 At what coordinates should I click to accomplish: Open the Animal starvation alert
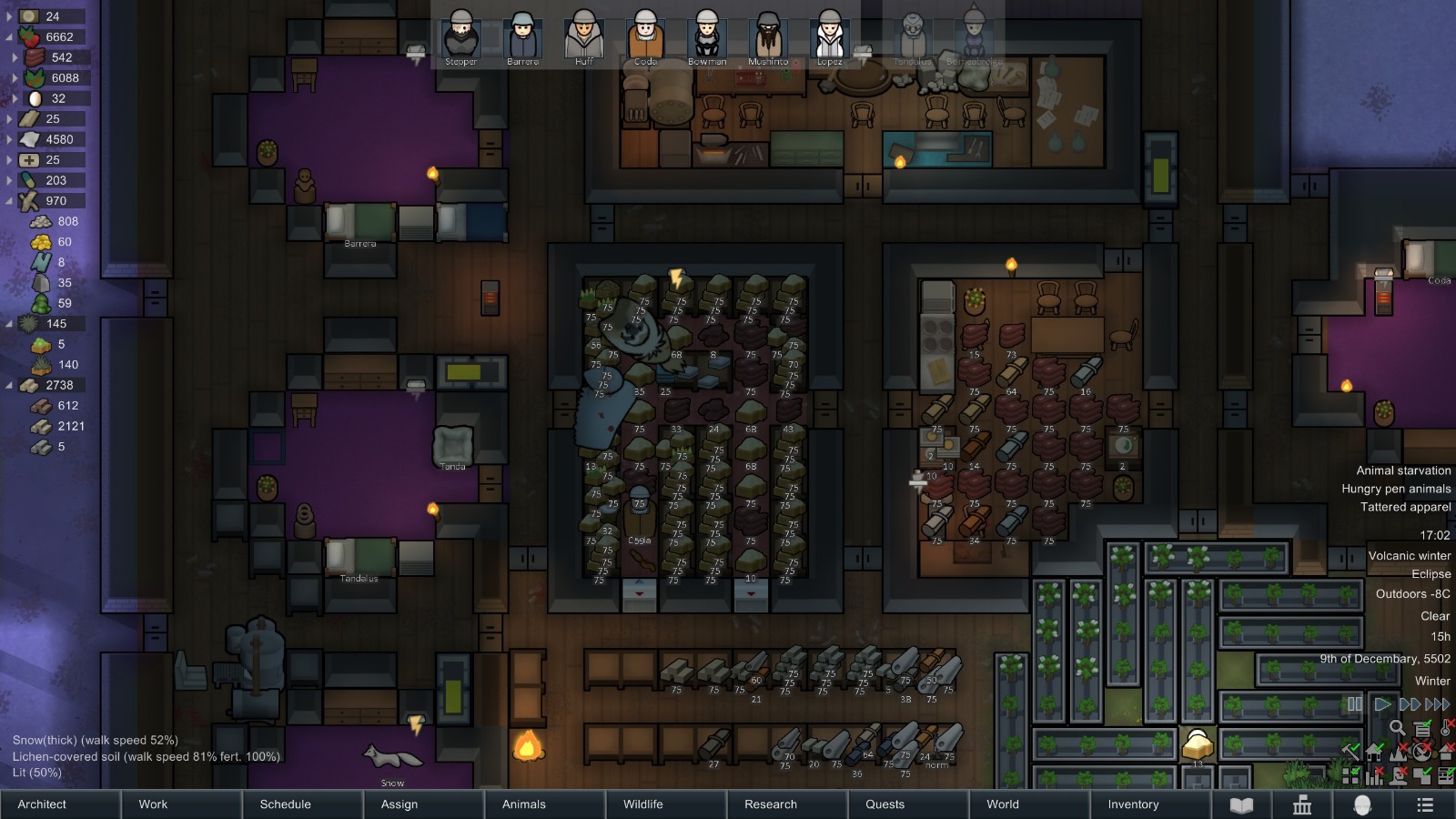pos(1403,470)
